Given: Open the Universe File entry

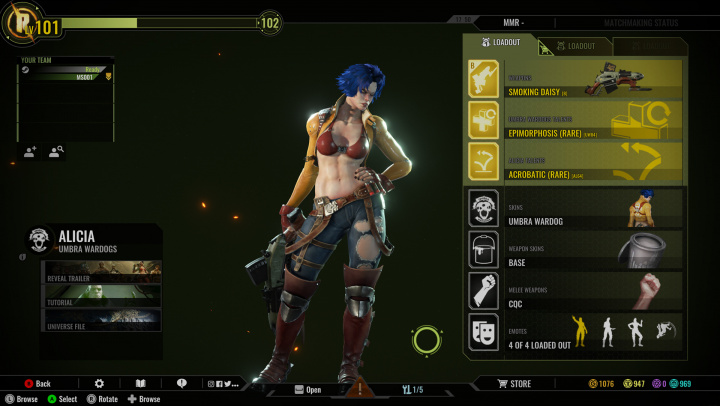Looking at the screenshot, I should pyautogui.click(x=102, y=321).
